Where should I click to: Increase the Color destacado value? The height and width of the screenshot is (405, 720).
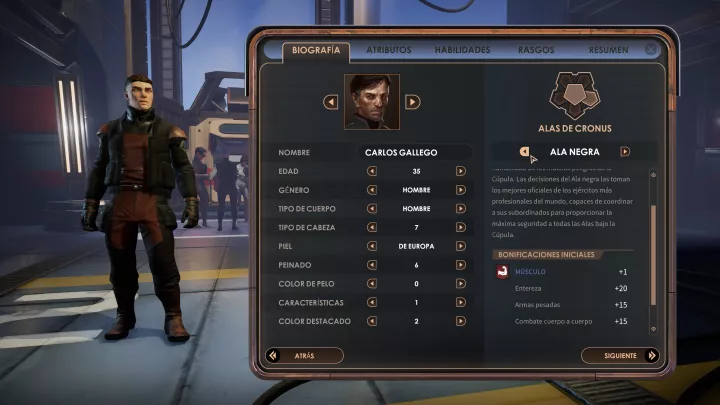460,321
